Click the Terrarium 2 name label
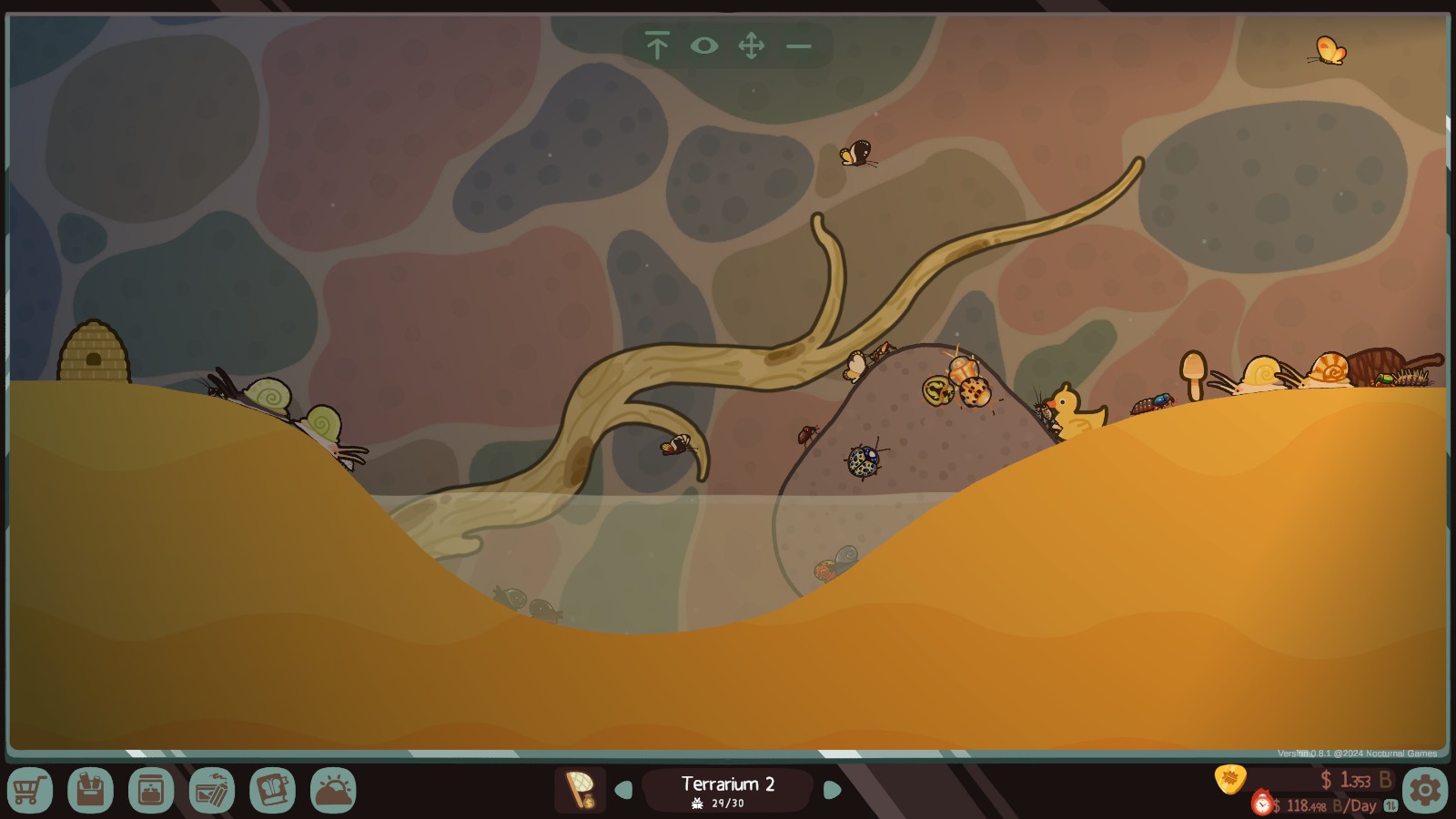Viewport: 1456px width, 819px height. (728, 784)
